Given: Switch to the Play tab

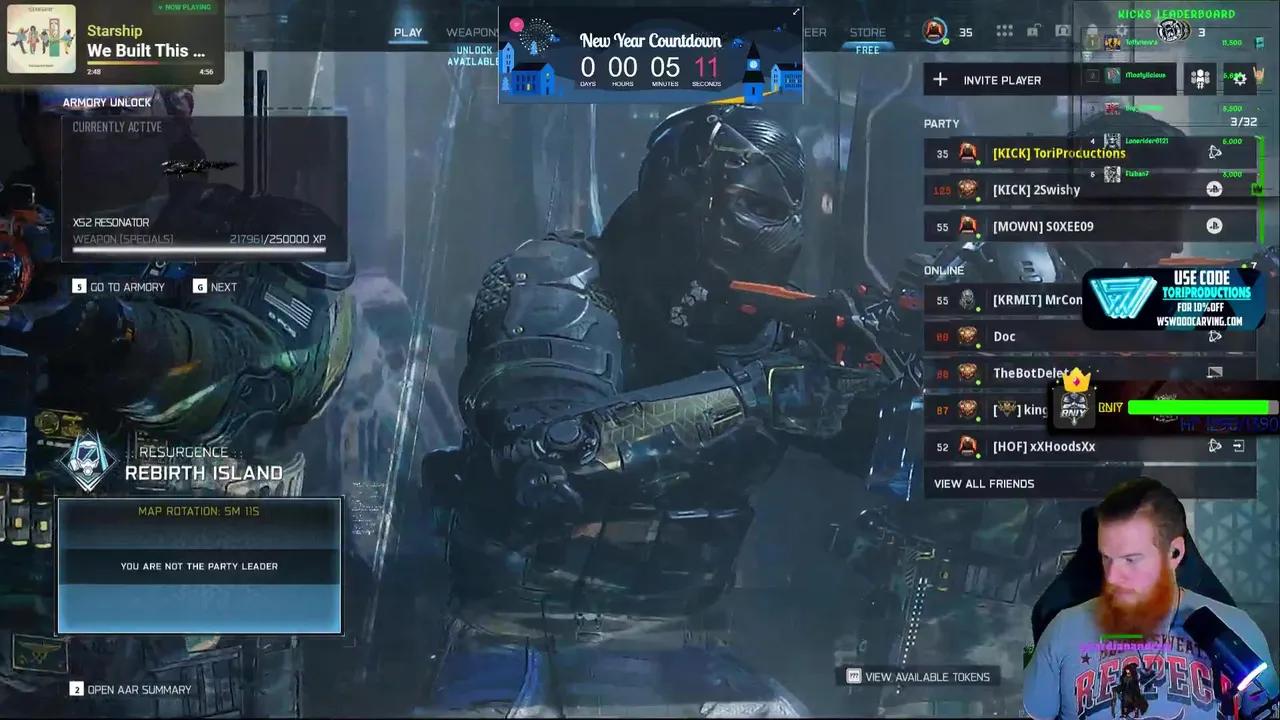Looking at the screenshot, I should point(408,32).
